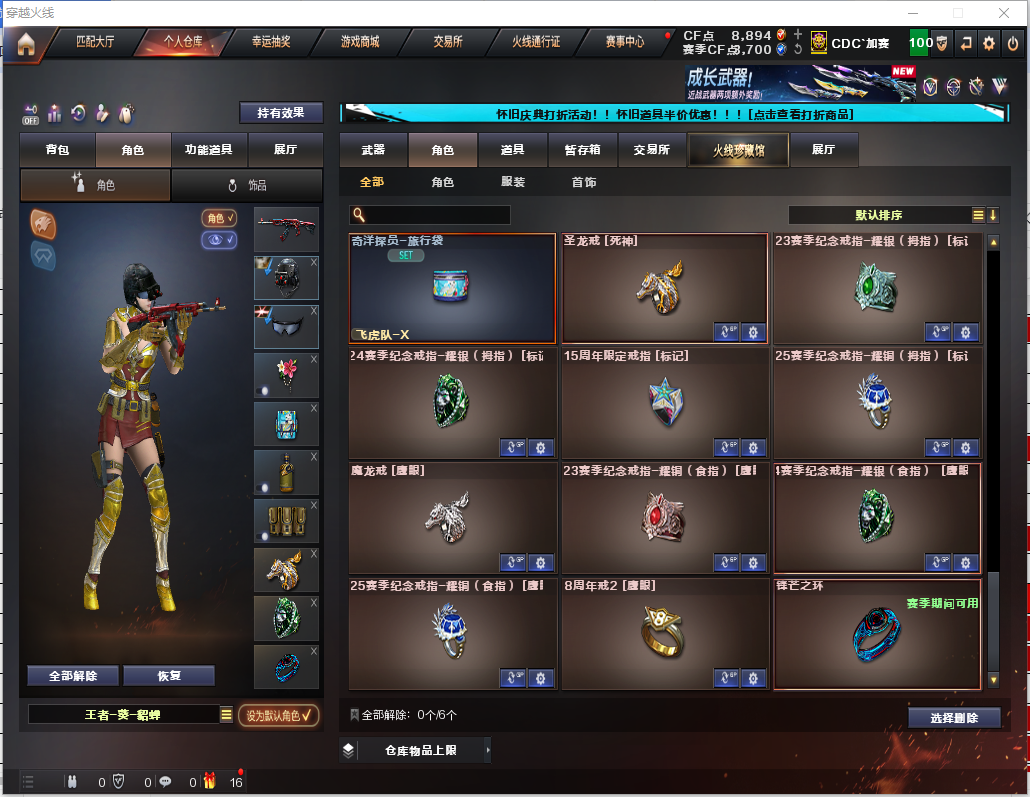1030x797 pixels.
Task: Open the 匹配大厅 lobby tab
Action: tap(95, 42)
